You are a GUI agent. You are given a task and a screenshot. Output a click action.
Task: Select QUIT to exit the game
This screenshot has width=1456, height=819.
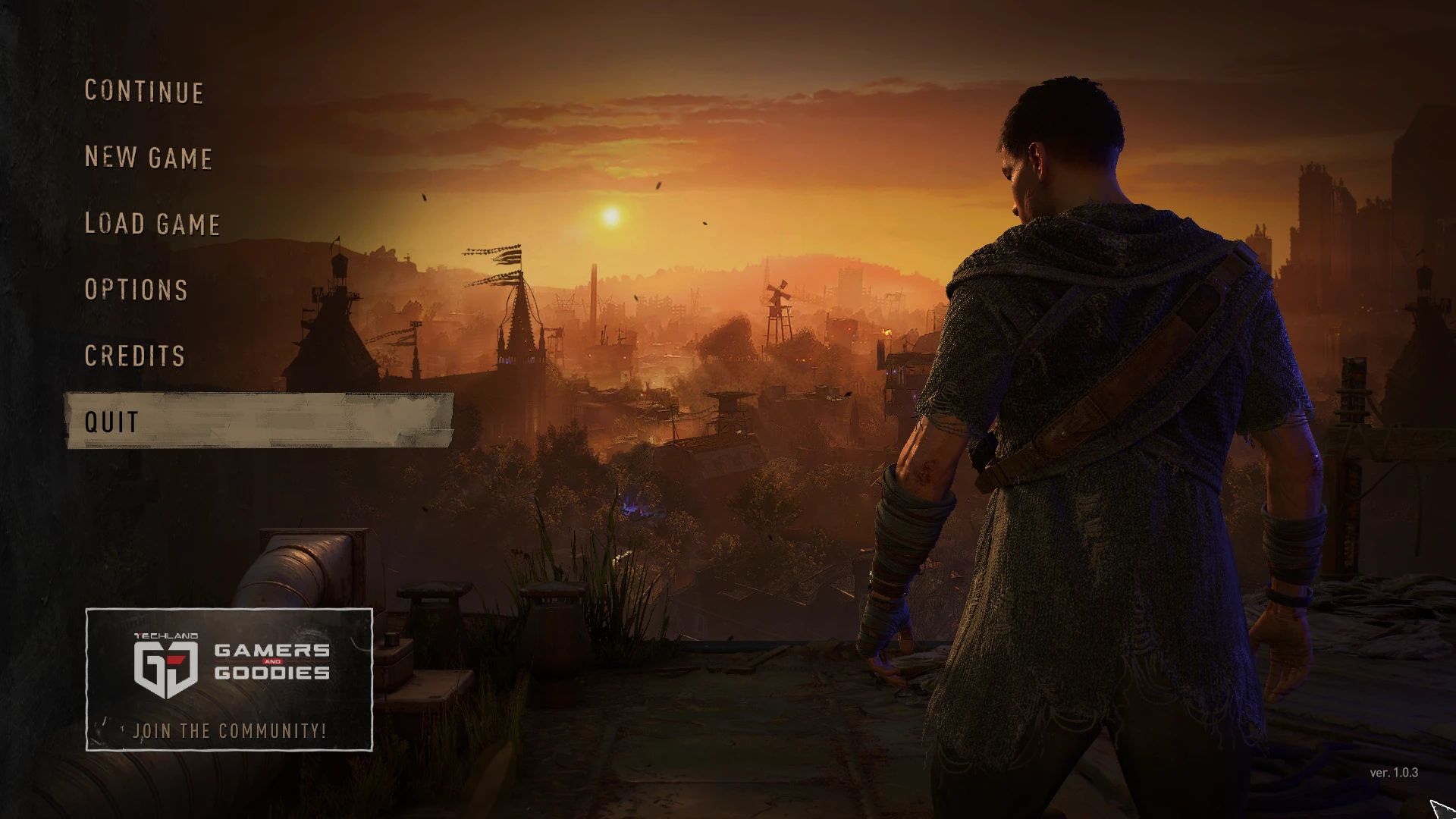111,422
